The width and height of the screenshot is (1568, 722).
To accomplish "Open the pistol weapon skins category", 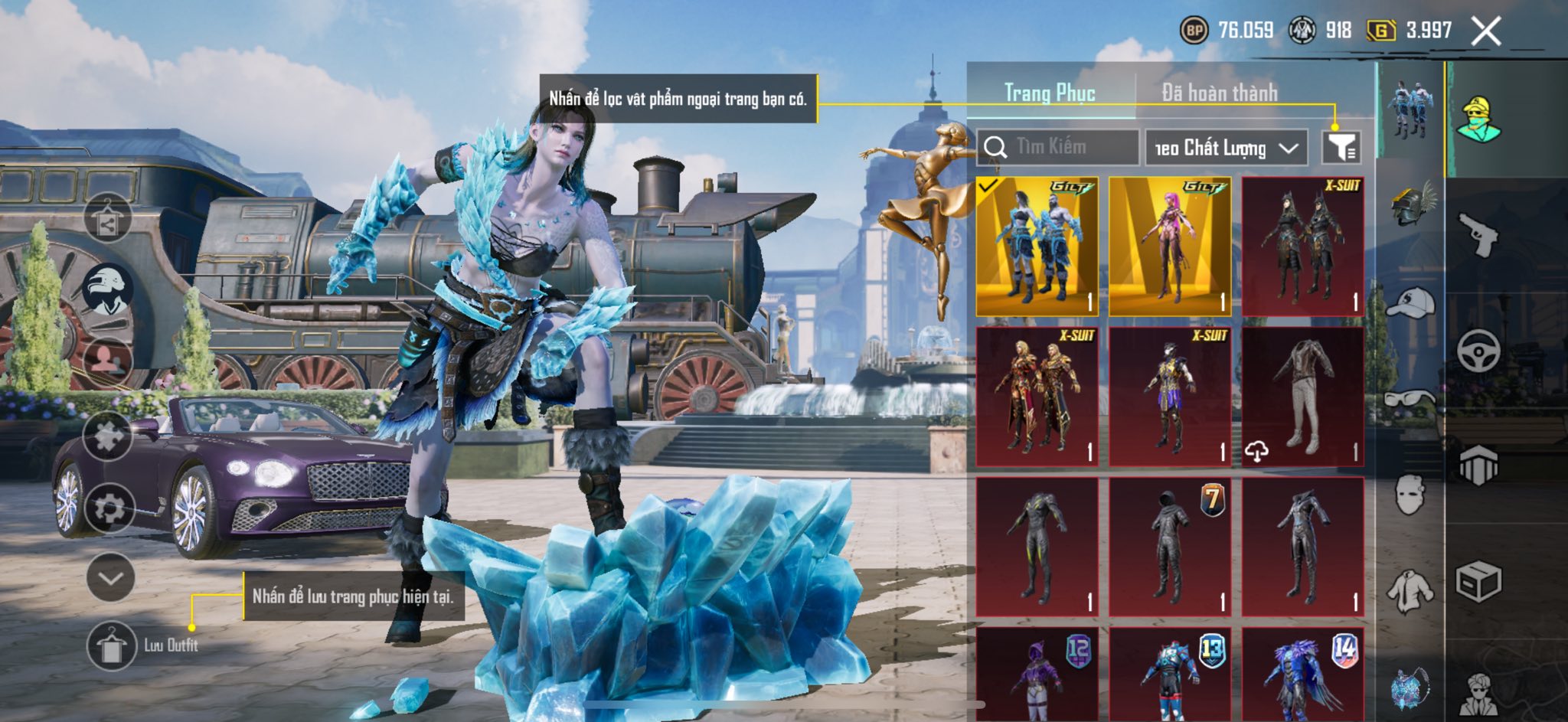I will click(x=1478, y=235).
